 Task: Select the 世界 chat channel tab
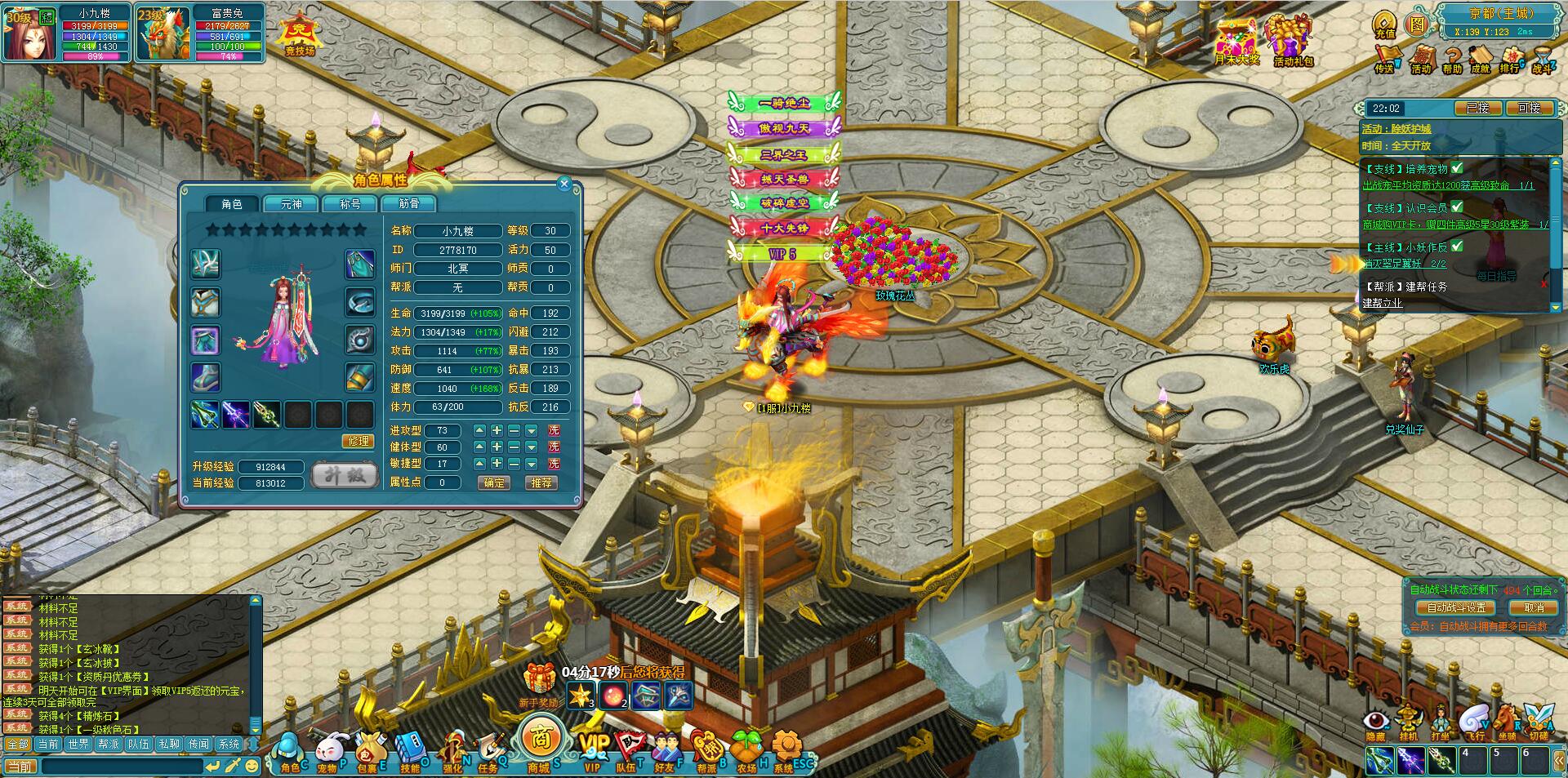(x=78, y=744)
